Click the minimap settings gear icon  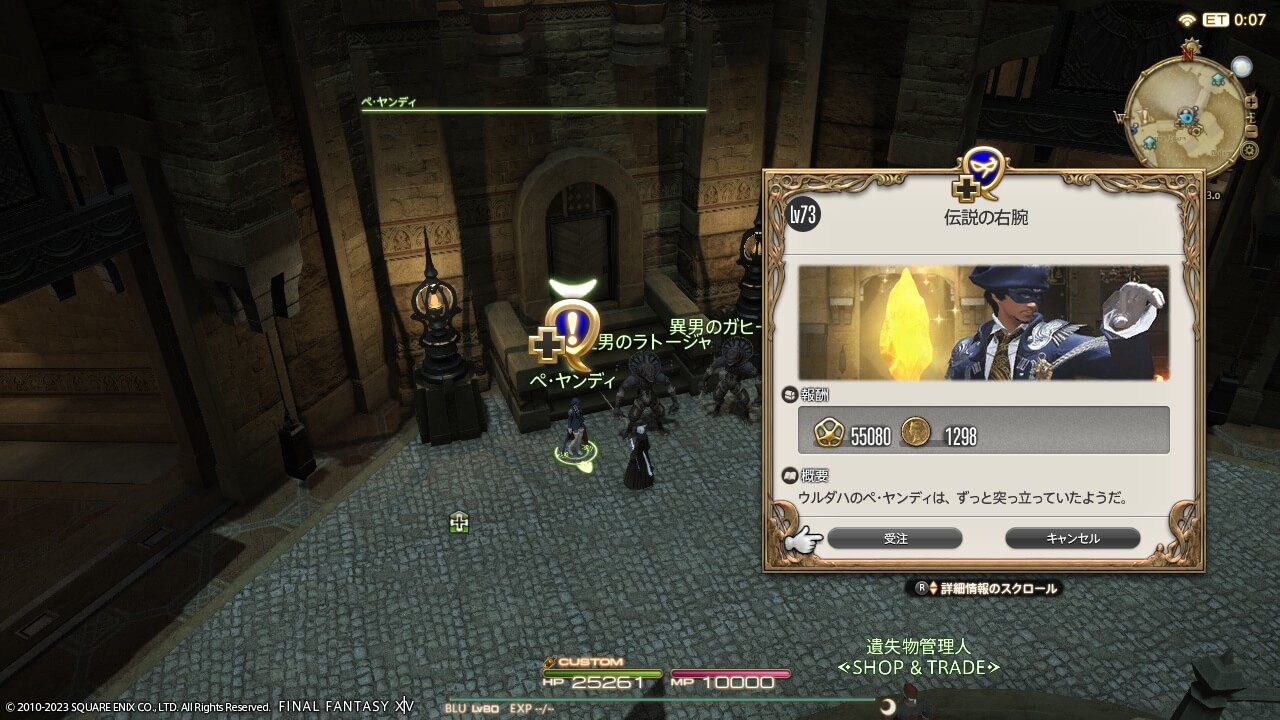tap(1249, 149)
